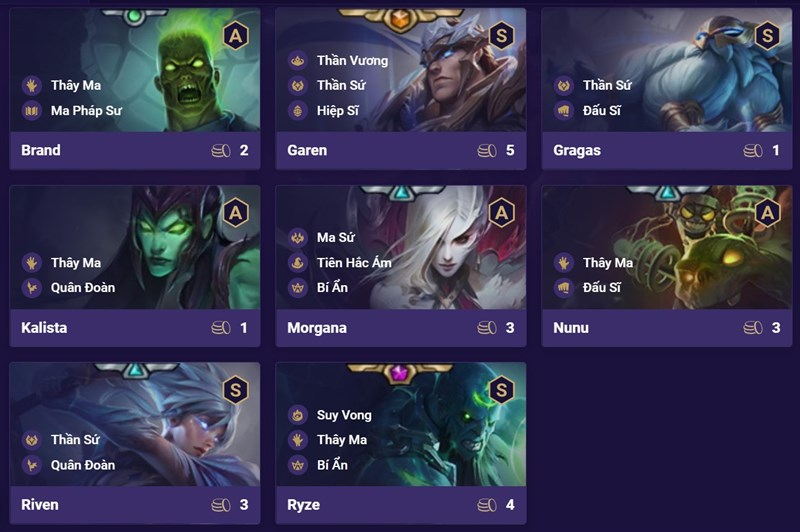Viewport: 800px width, 532px height.
Task: Click Ryze's Bí Ẩn trait
Action: pos(335,464)
